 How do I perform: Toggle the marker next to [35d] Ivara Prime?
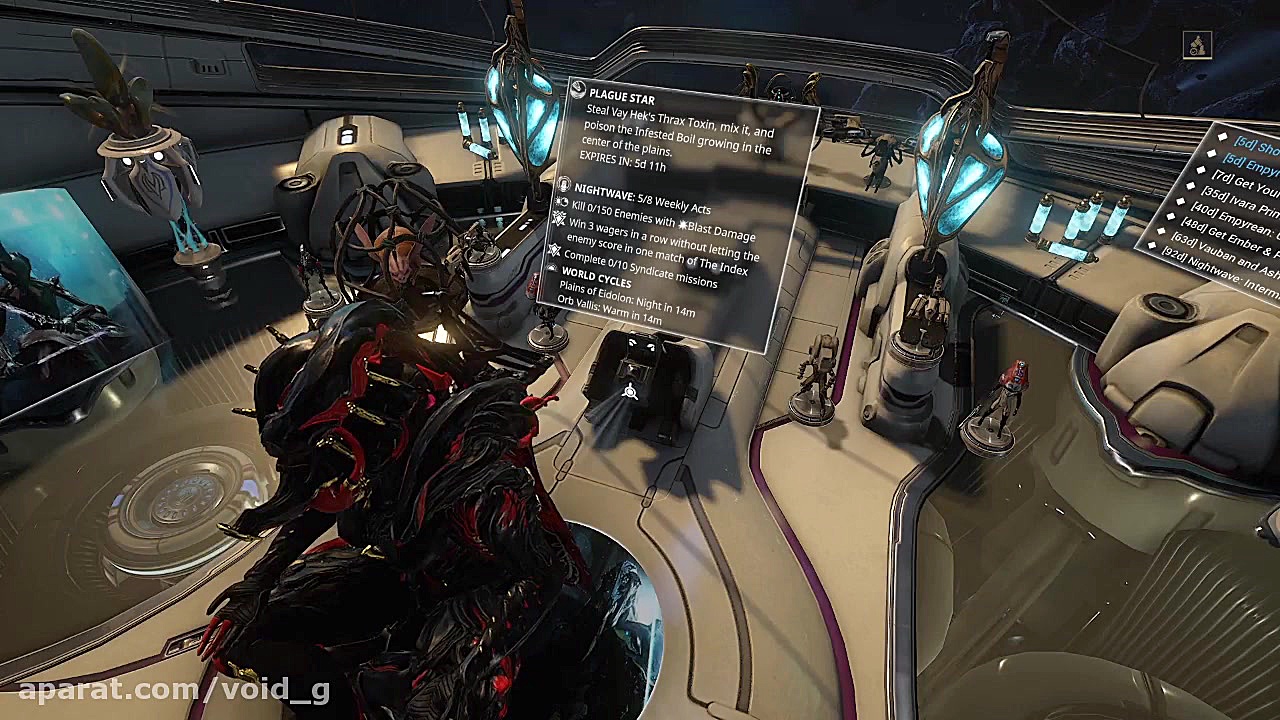(1192, 185)
